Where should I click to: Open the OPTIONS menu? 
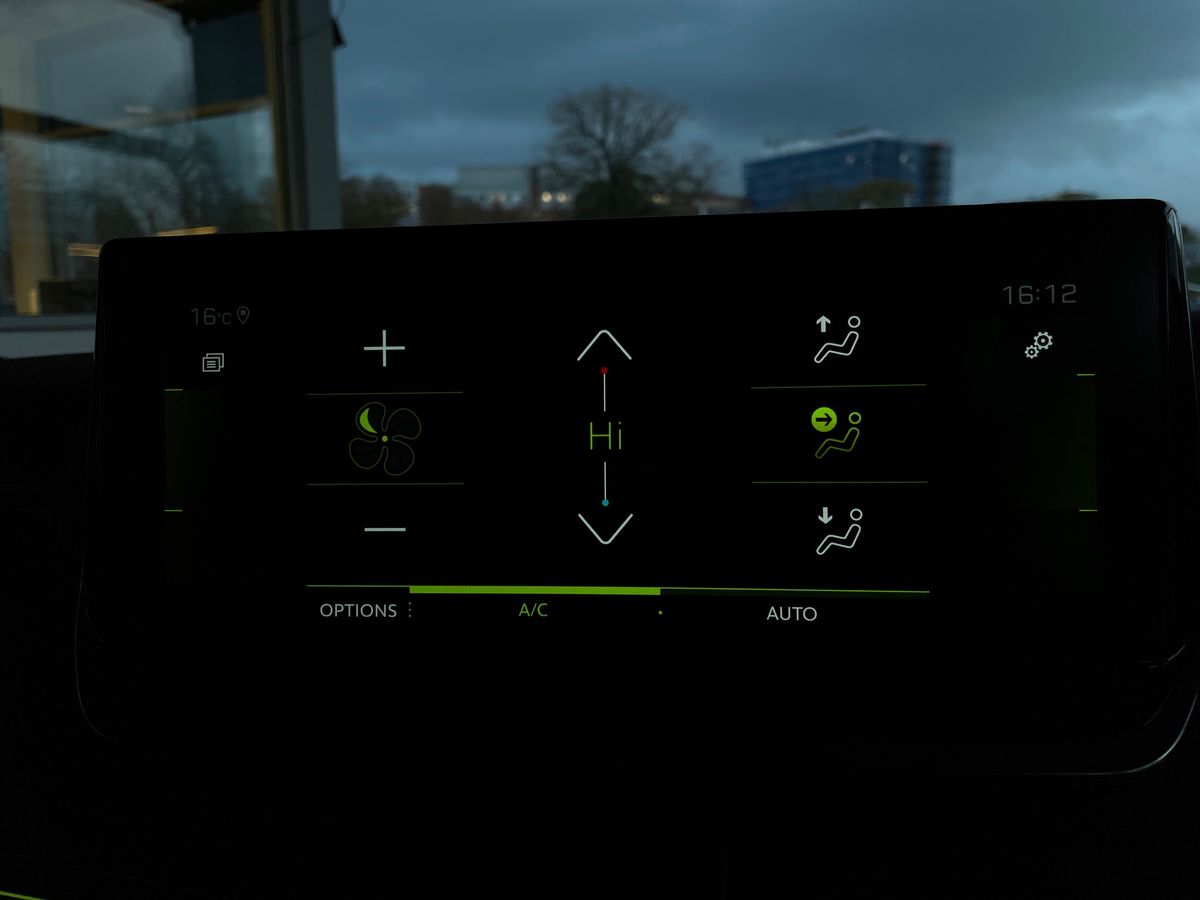point(358,611)
